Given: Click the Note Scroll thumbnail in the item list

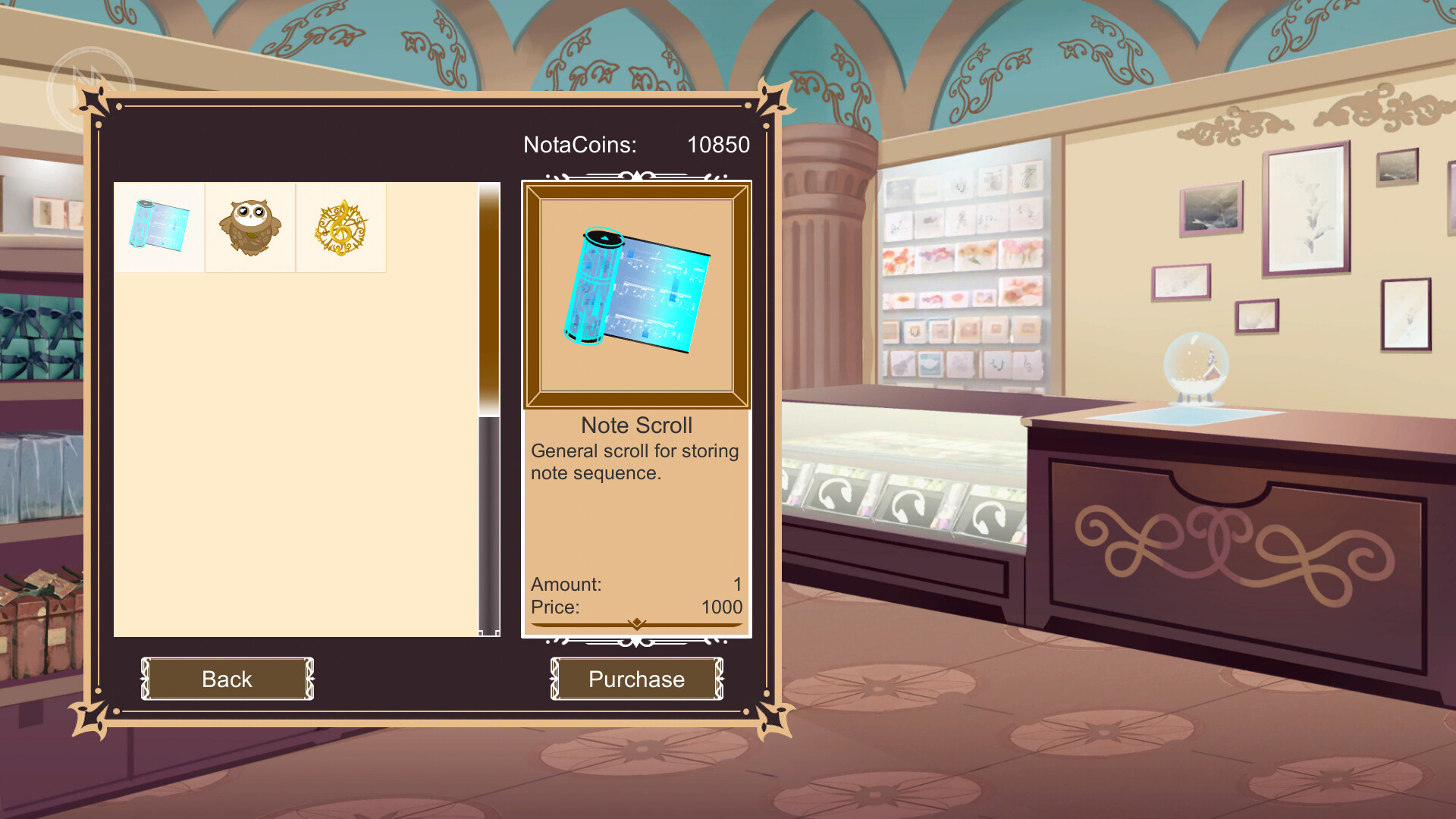Looking at the screenshot, I should (158, 227).
